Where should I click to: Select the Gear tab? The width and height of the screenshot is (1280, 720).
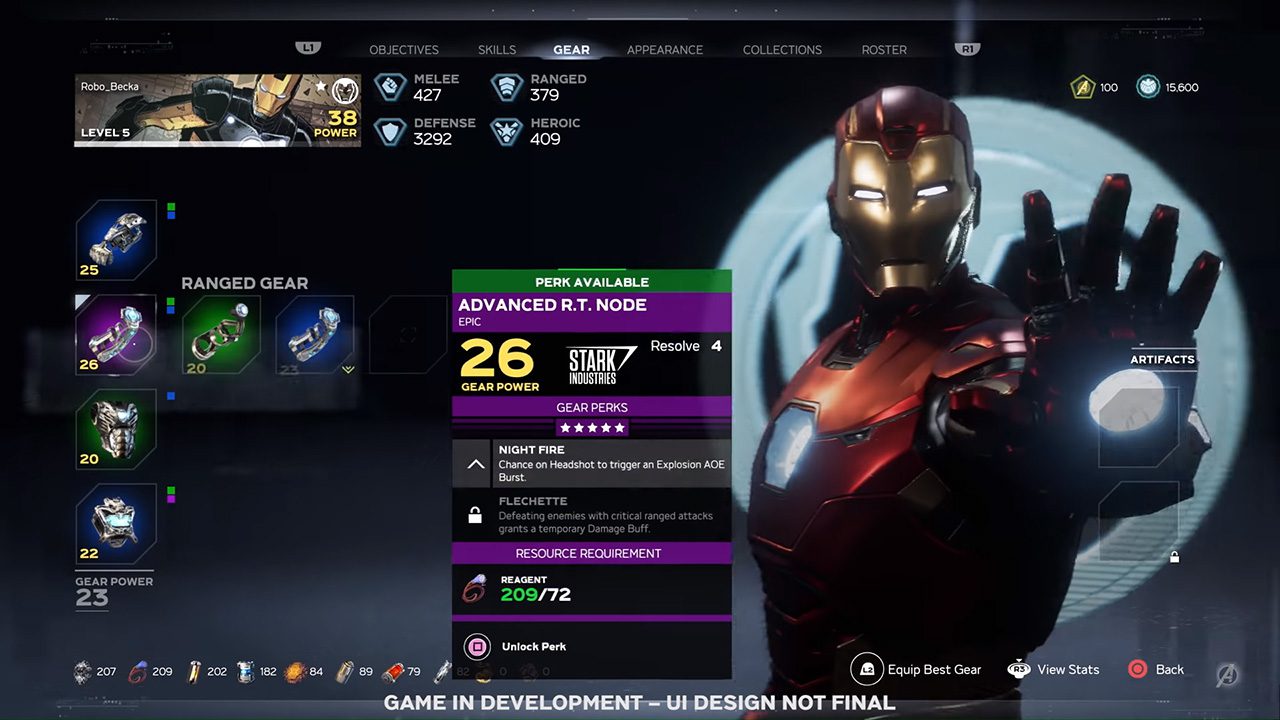tap(571, 50)
